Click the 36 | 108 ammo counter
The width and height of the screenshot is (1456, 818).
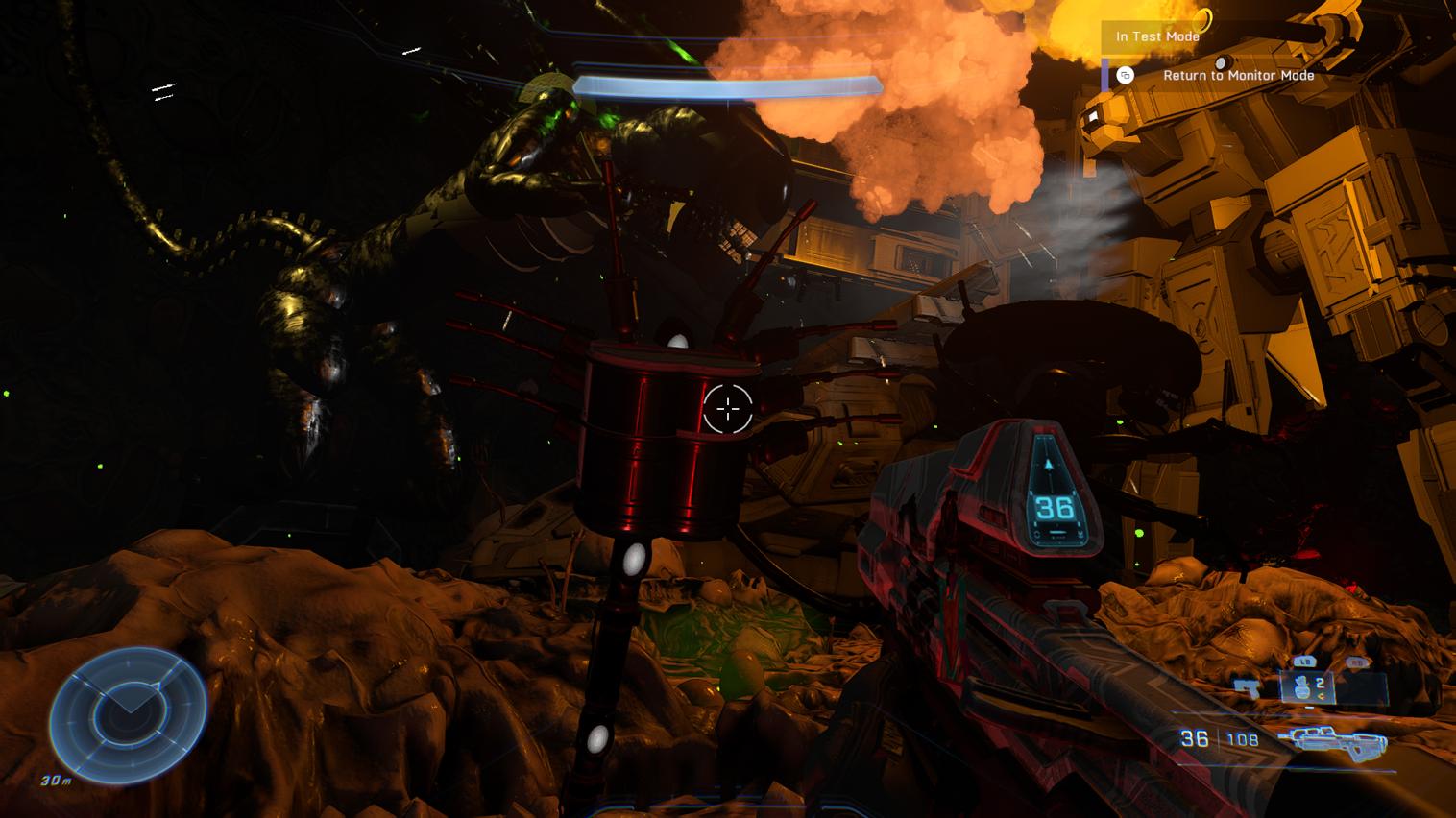(1218, 736)
